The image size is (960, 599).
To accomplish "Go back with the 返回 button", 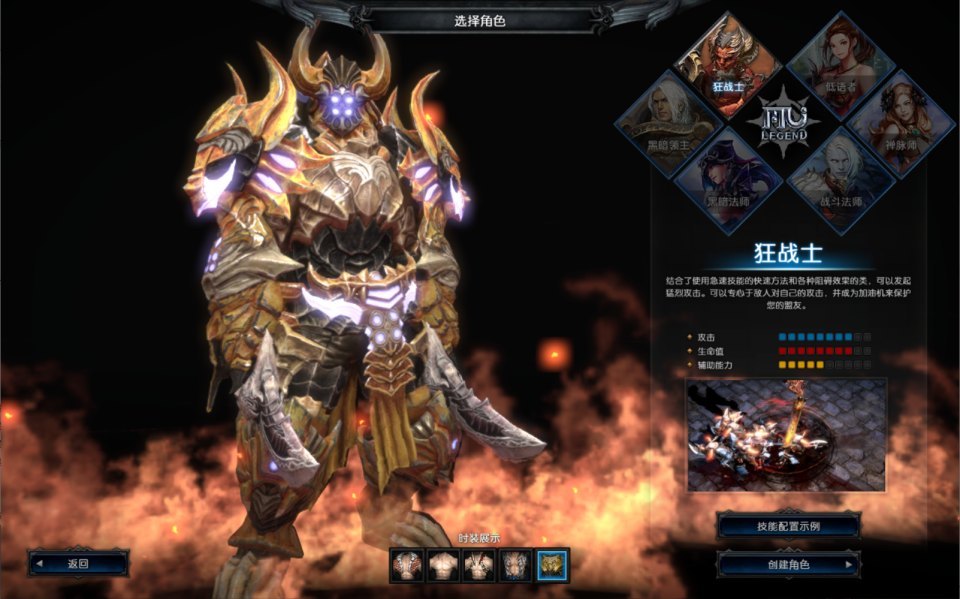I will [x=78, y=563].
